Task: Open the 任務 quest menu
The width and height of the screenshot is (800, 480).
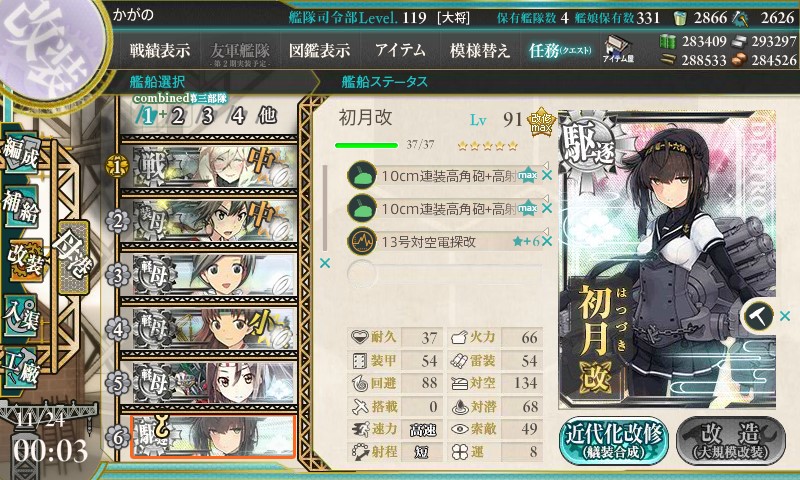Action: tap(558, 50)
